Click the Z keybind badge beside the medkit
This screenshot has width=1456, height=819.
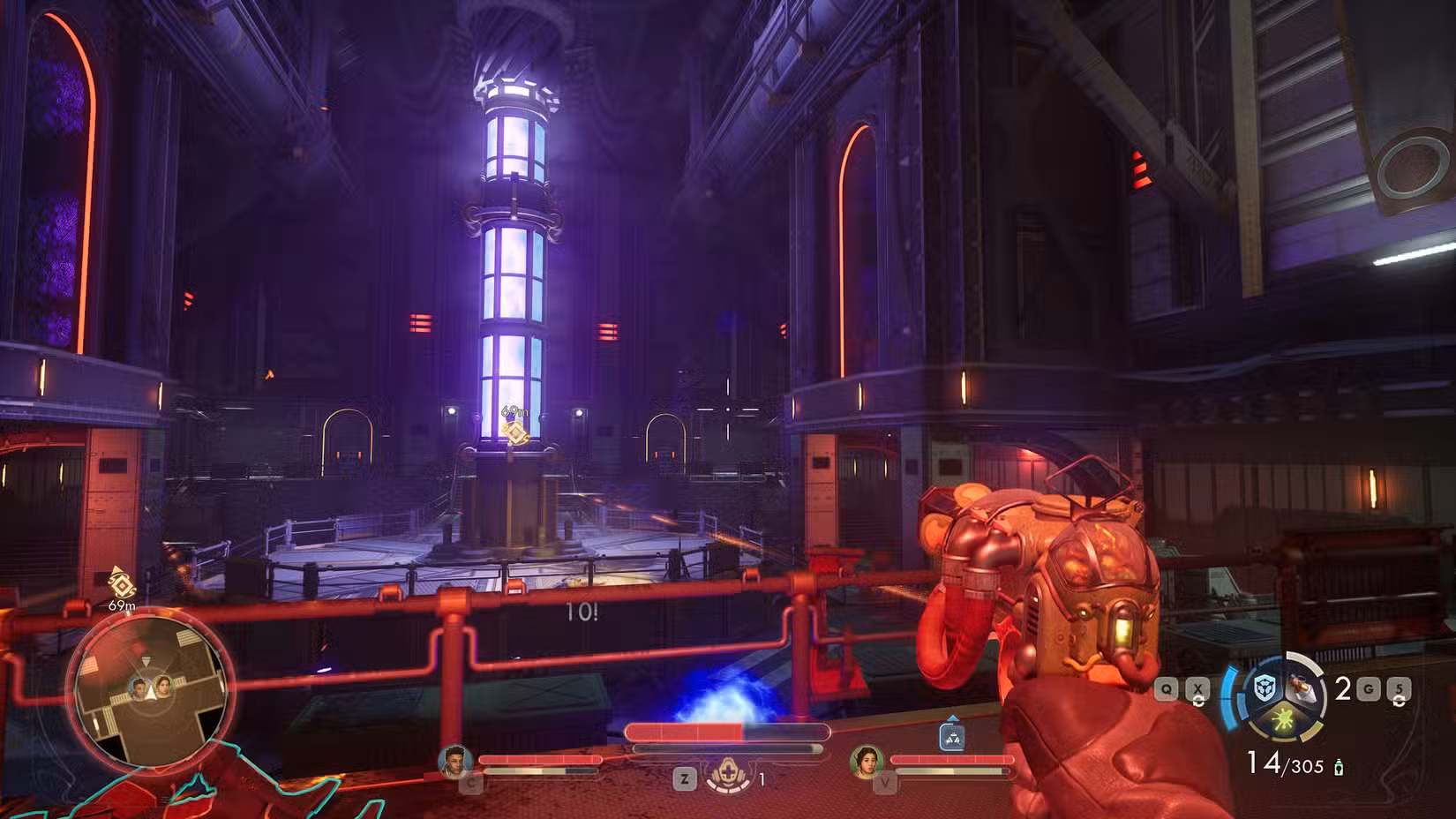[x=684, y=778]
